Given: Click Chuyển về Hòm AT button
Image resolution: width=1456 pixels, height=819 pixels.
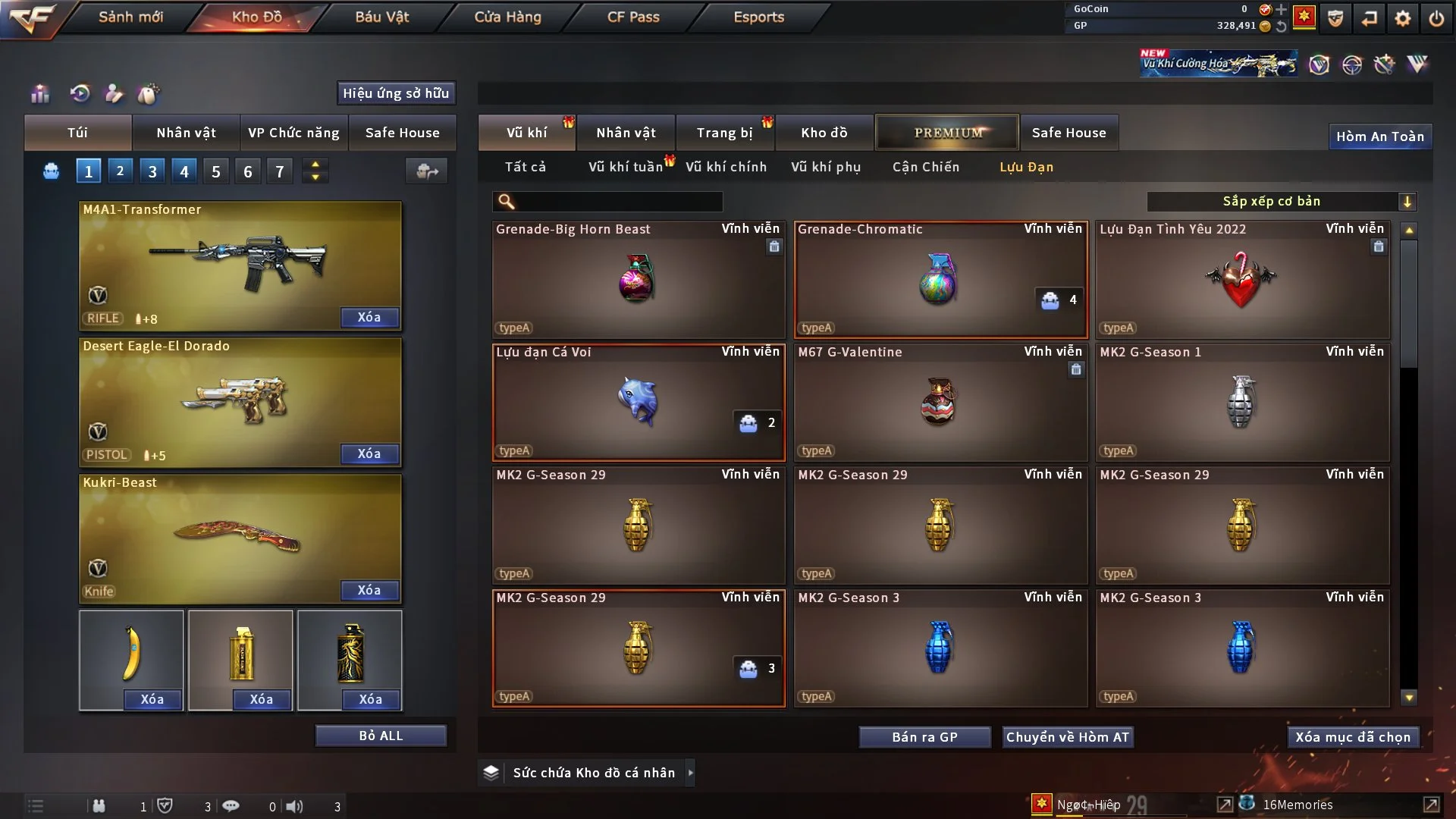Looking at the screenshot, I should 1068,737.
